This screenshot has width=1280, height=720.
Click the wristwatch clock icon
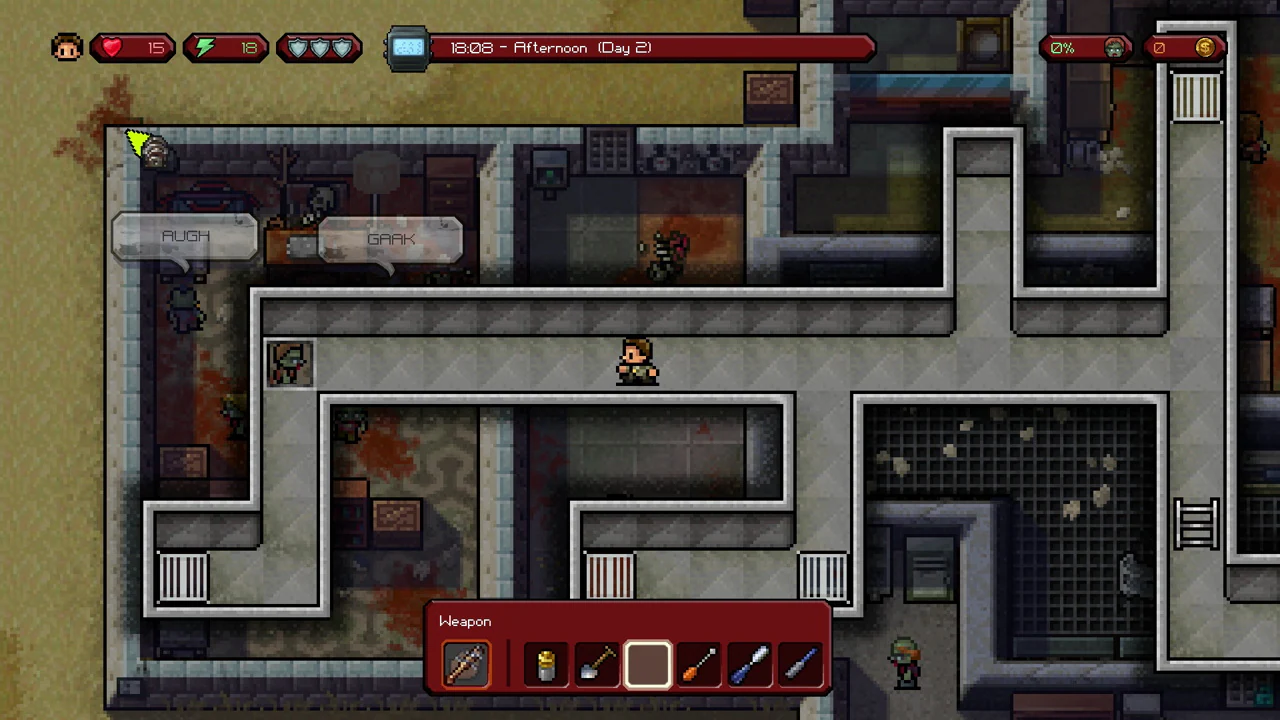click(x=408, y=47)
